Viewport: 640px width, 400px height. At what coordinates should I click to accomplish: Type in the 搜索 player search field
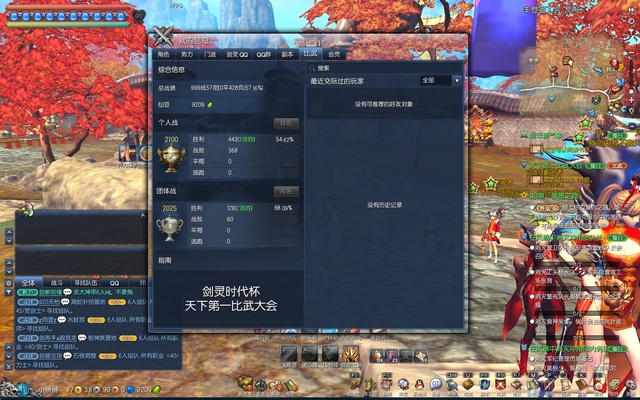tap(362, 68)
